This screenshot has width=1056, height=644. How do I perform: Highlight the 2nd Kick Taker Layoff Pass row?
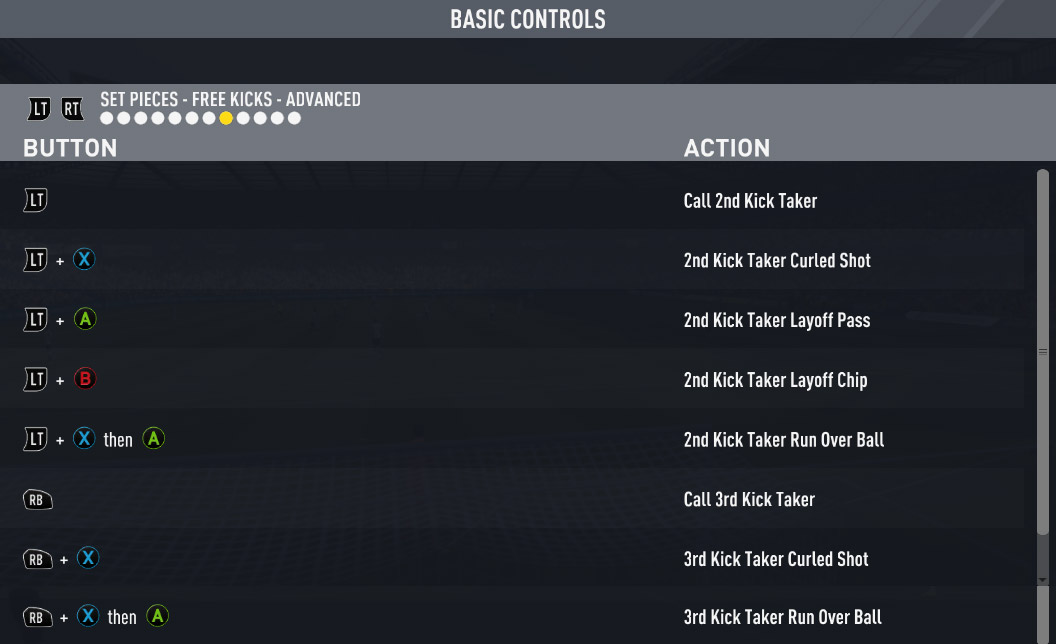[x=776, y=320]
